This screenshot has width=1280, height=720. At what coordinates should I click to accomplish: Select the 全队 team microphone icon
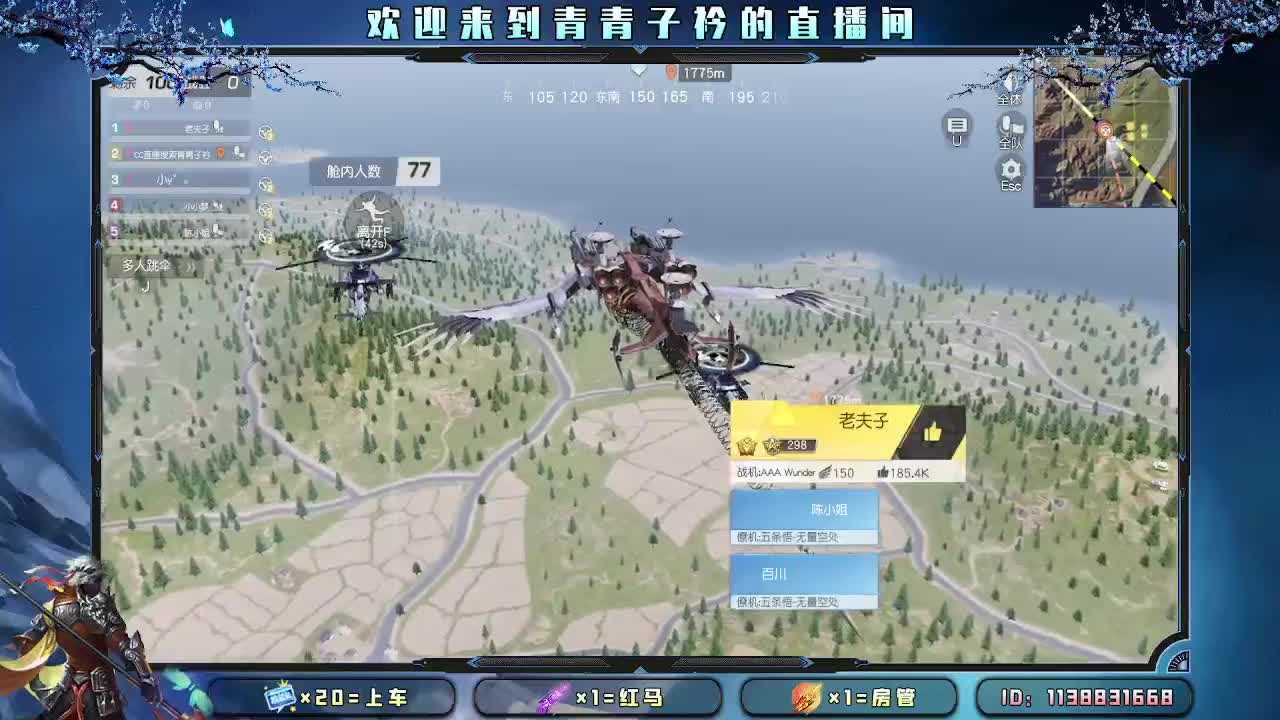point(1008,126)
